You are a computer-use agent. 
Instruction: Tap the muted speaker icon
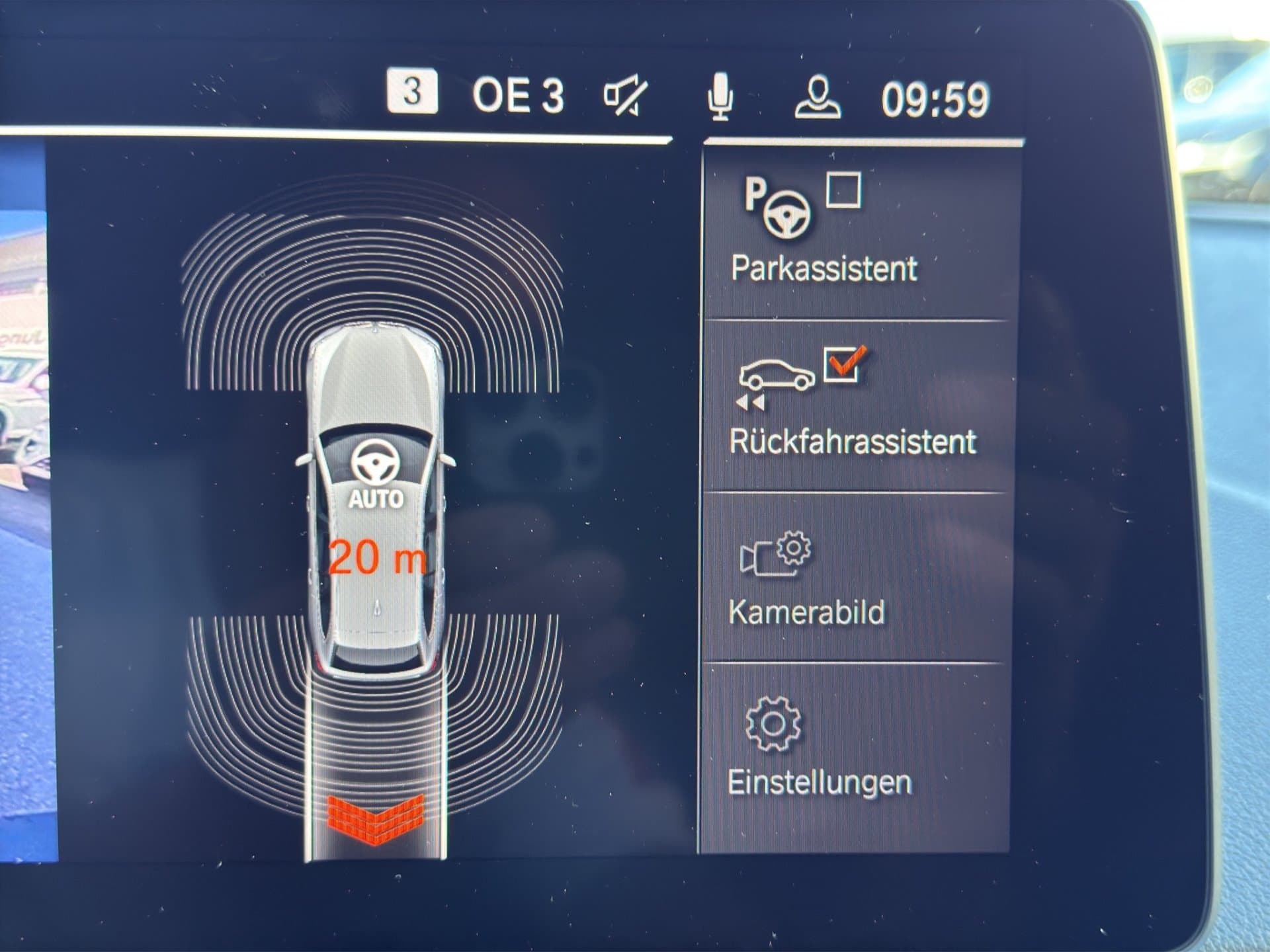pos(624,97)
